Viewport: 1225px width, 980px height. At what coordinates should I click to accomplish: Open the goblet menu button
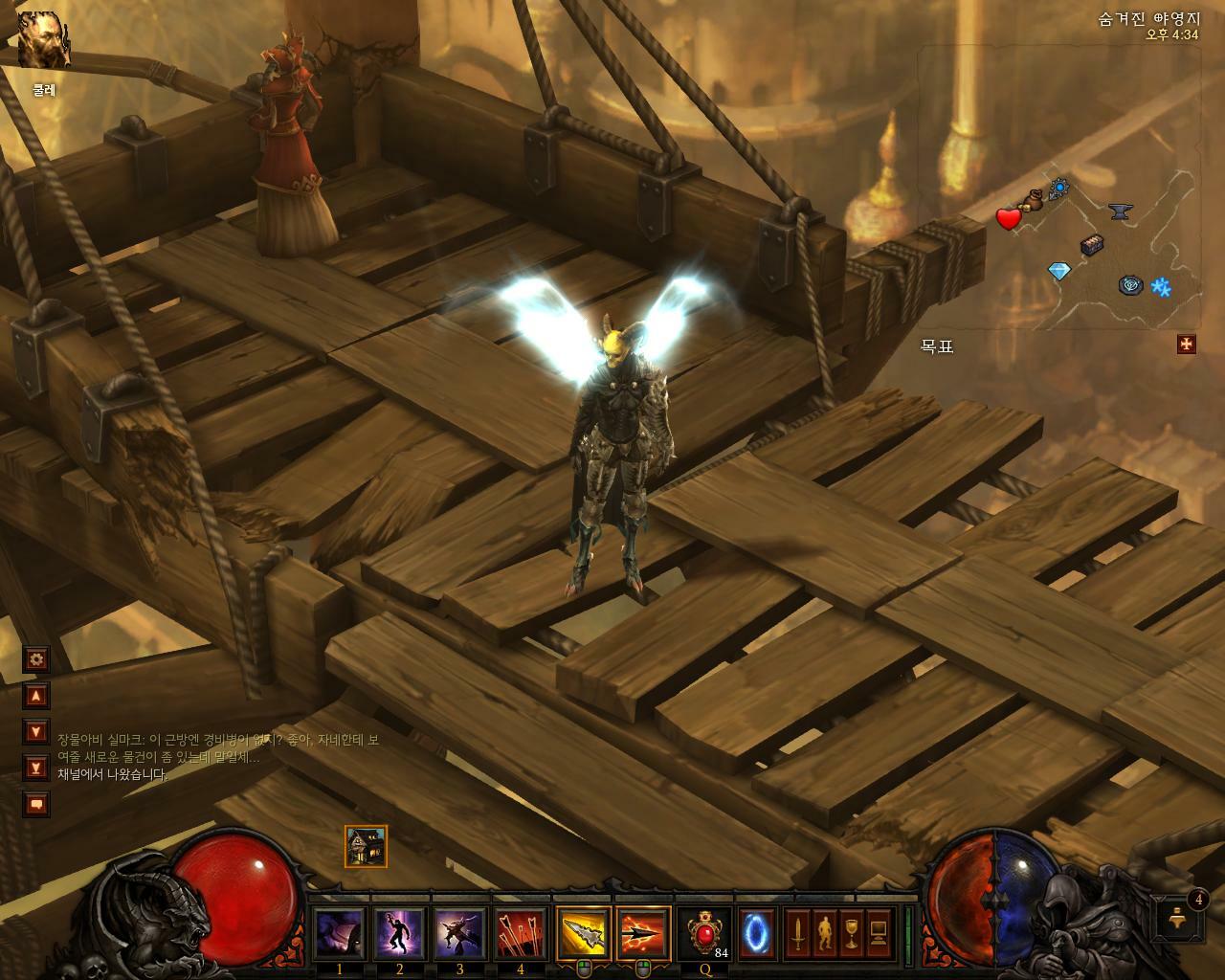coord(851,933)
